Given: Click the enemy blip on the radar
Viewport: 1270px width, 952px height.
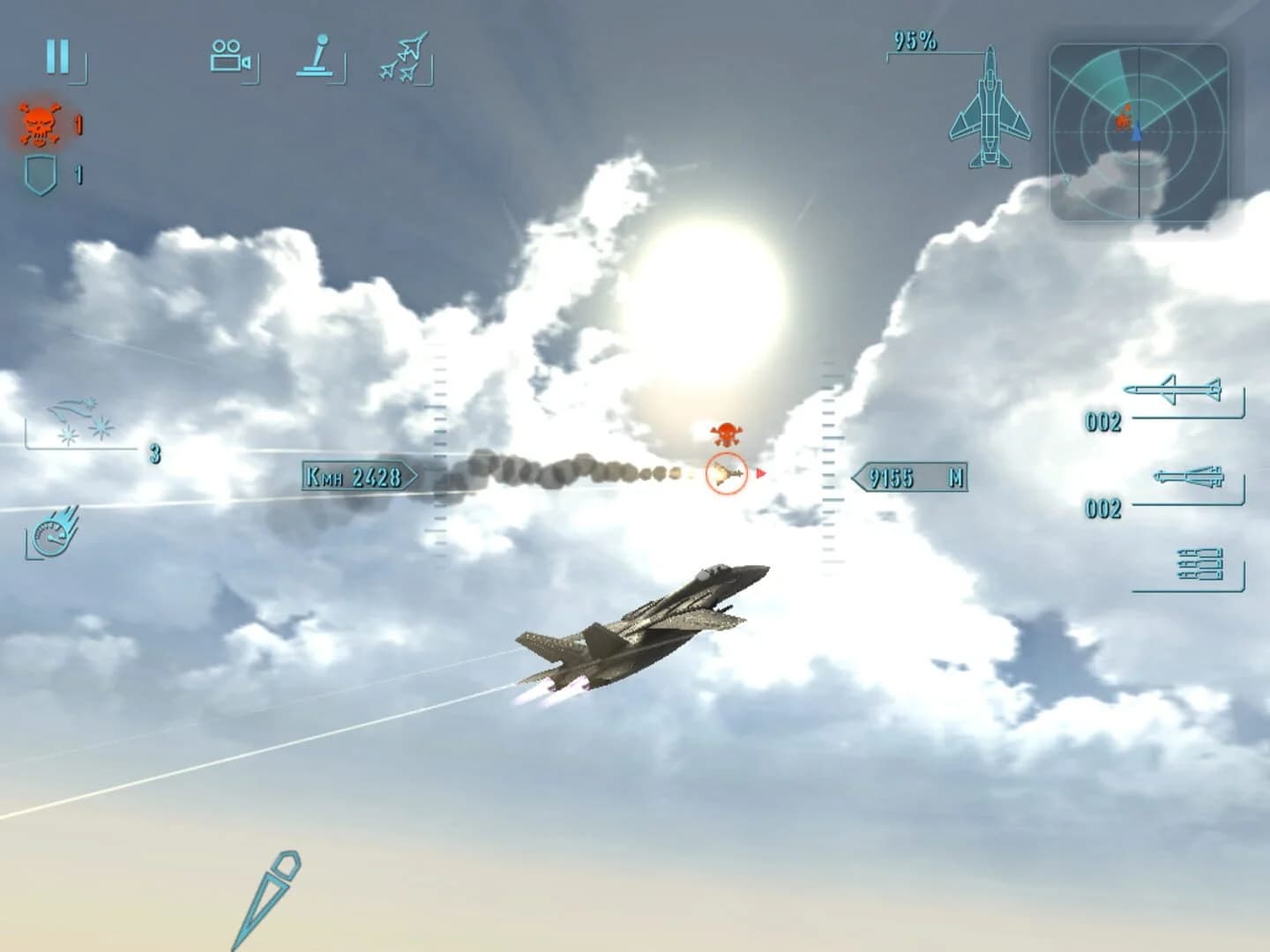Looking at the screenshot, I should (1124, 115).
